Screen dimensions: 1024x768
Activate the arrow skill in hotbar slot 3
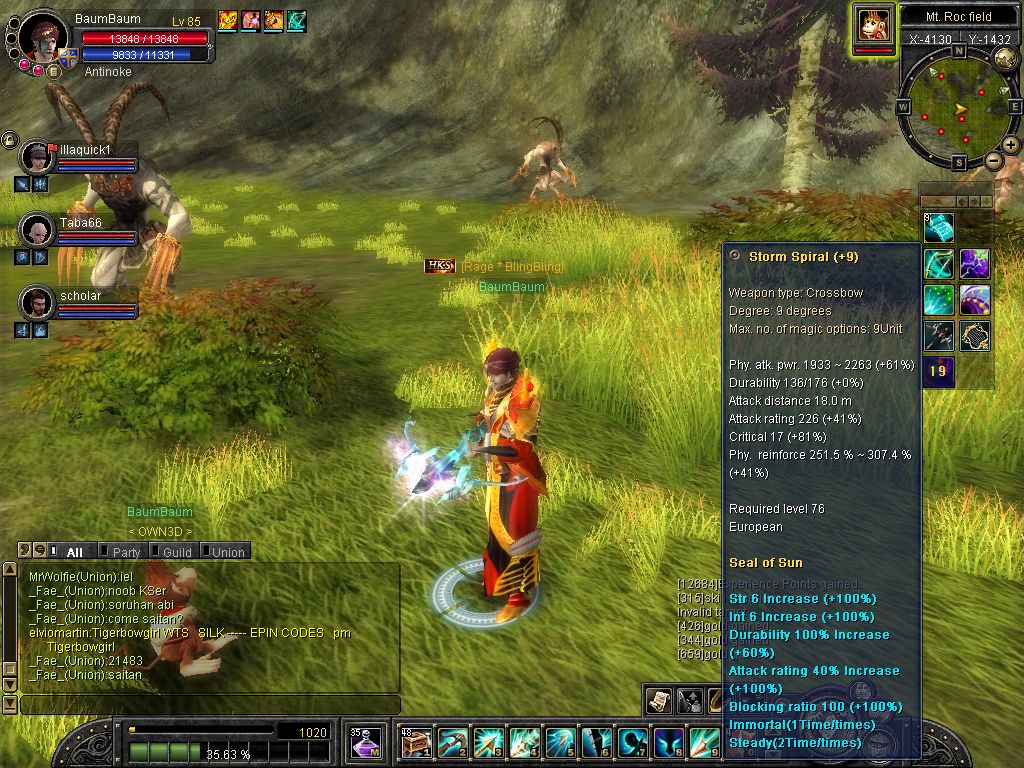(488, 743)
